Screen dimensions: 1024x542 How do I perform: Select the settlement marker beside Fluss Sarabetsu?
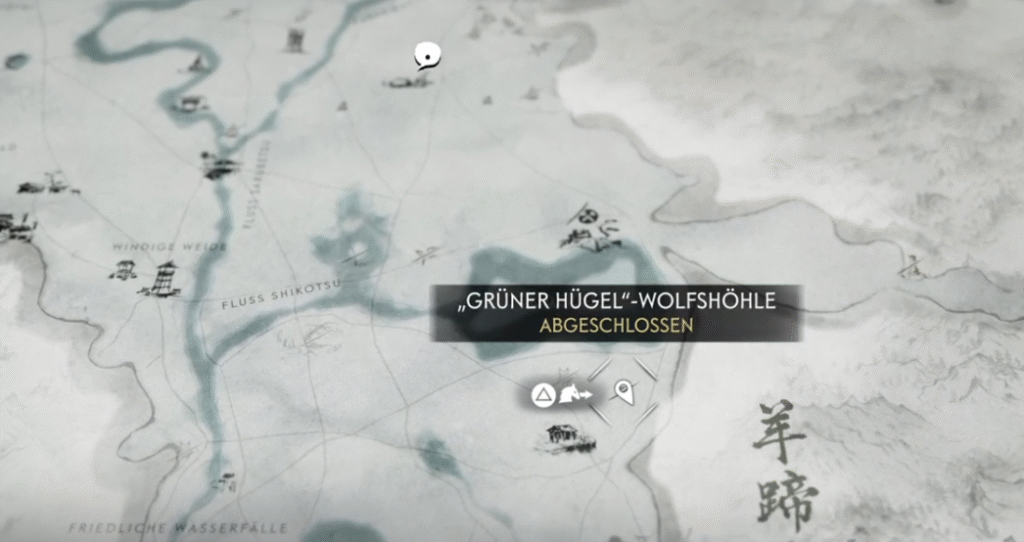[219, 165]
